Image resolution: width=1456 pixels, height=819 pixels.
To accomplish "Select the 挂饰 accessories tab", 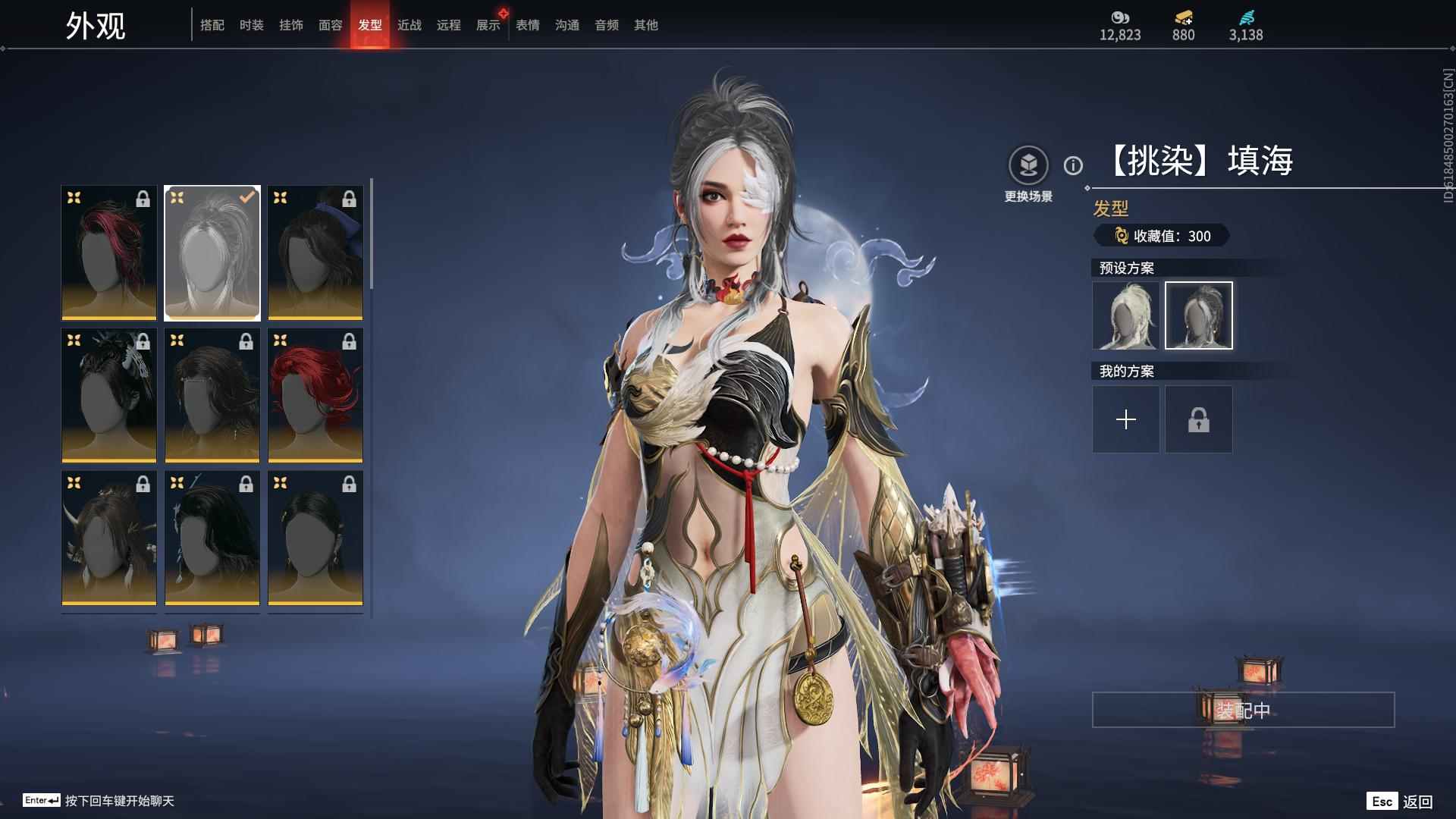I will click(290, 25).
